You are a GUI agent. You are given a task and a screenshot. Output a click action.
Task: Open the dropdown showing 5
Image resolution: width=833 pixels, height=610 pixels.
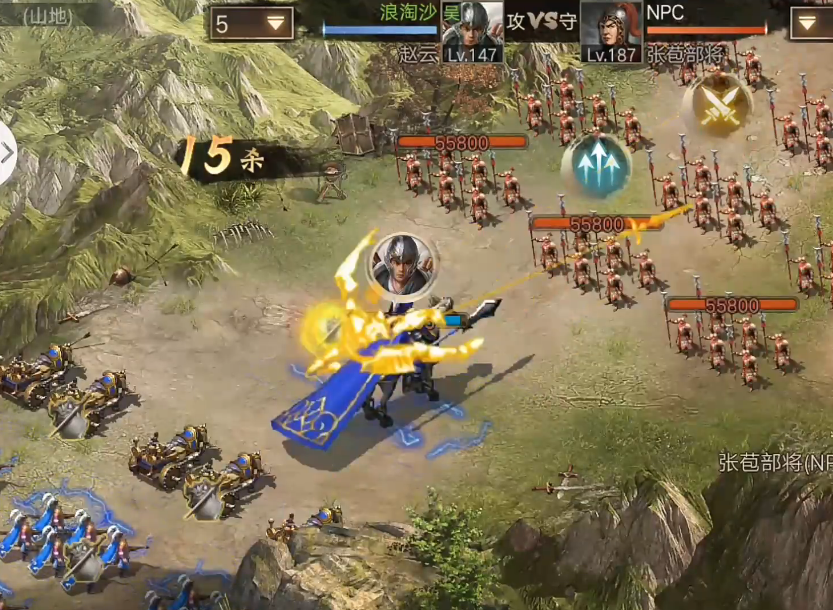[252, 23]
